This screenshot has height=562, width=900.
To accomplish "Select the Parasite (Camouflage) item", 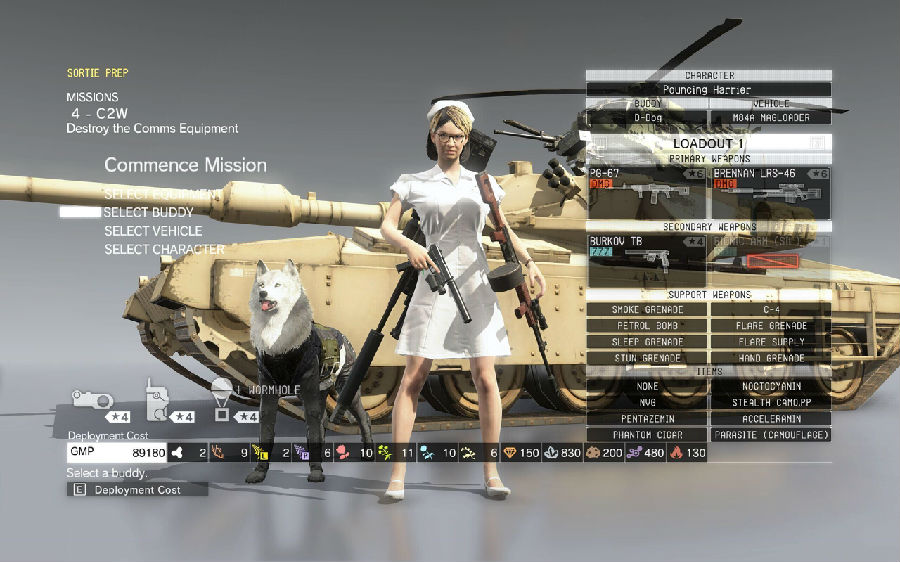I will [770, 435].
